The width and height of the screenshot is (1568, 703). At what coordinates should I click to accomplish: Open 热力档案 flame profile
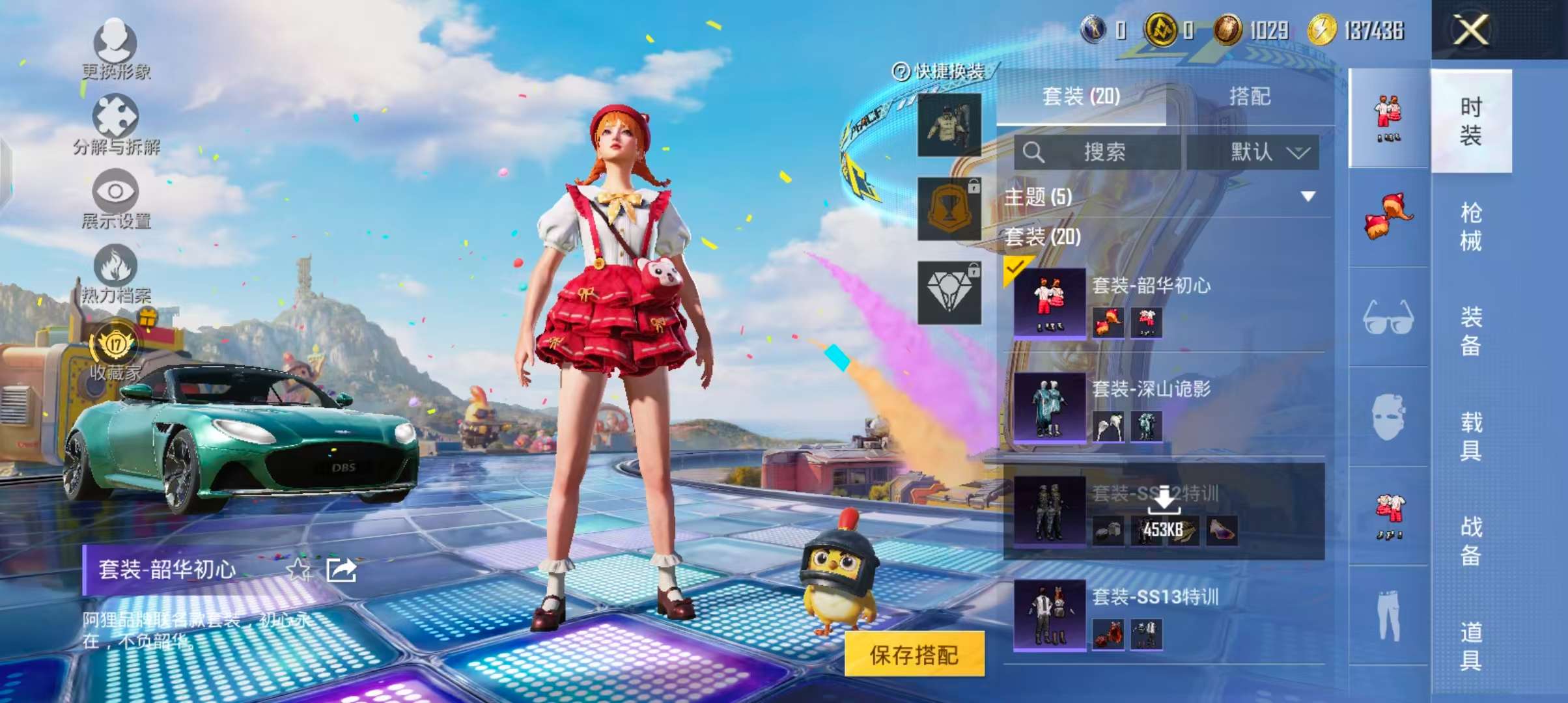115,273
